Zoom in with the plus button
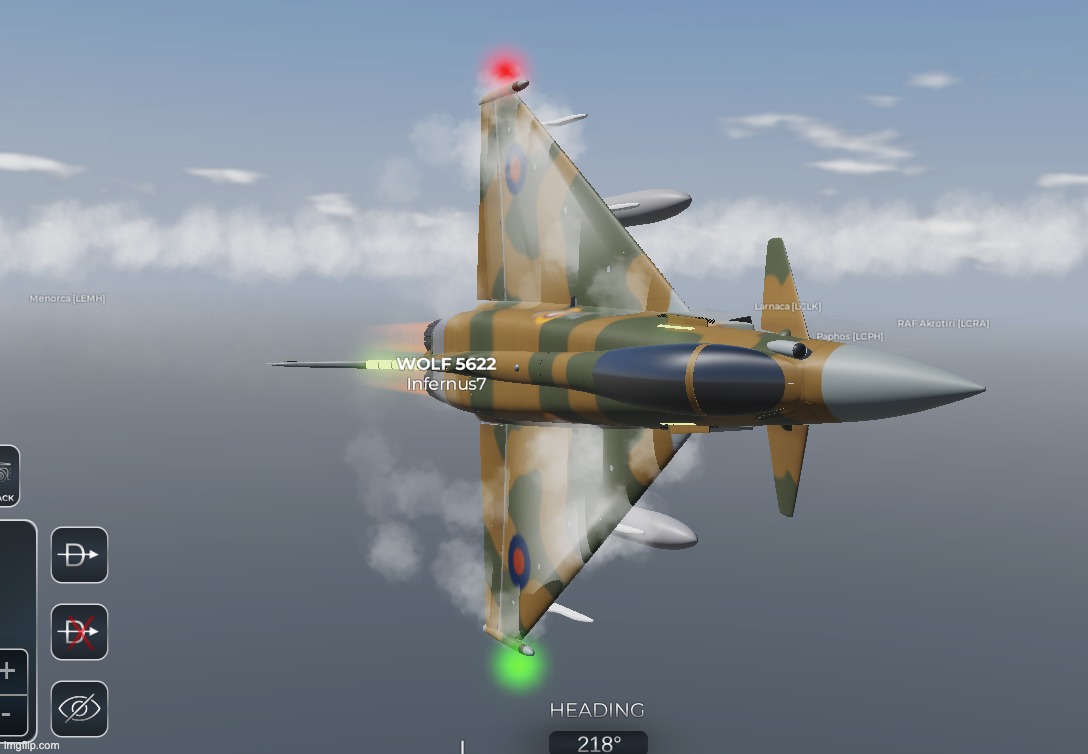The height and width of the screenshot is (754, 1088). click(x=8, y=670)
